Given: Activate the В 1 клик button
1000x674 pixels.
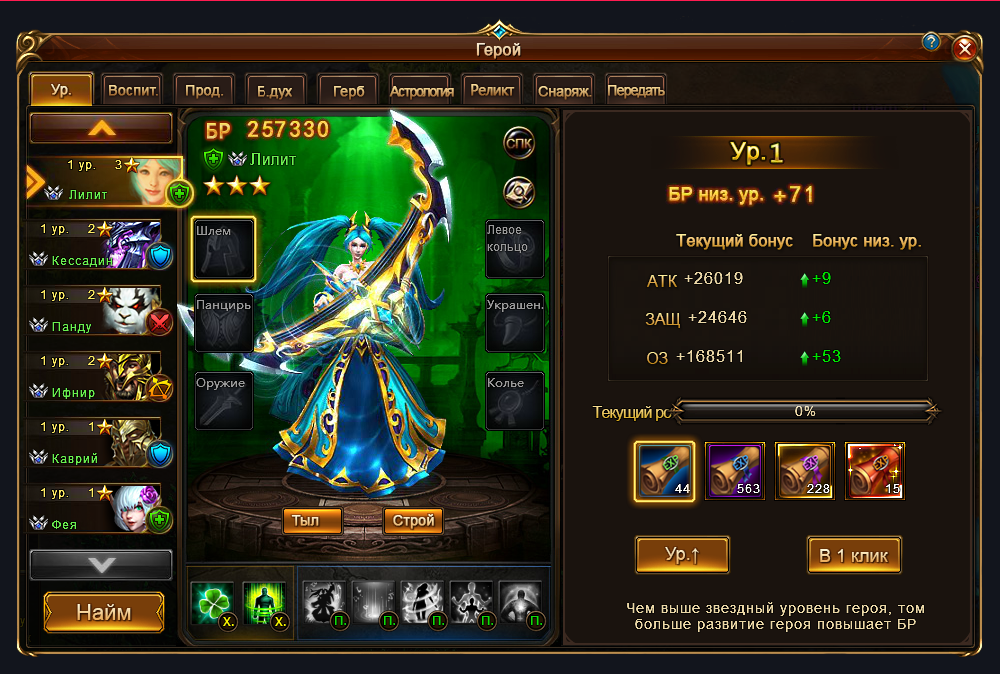Looking at the screenshot, I should click(854, 555).
